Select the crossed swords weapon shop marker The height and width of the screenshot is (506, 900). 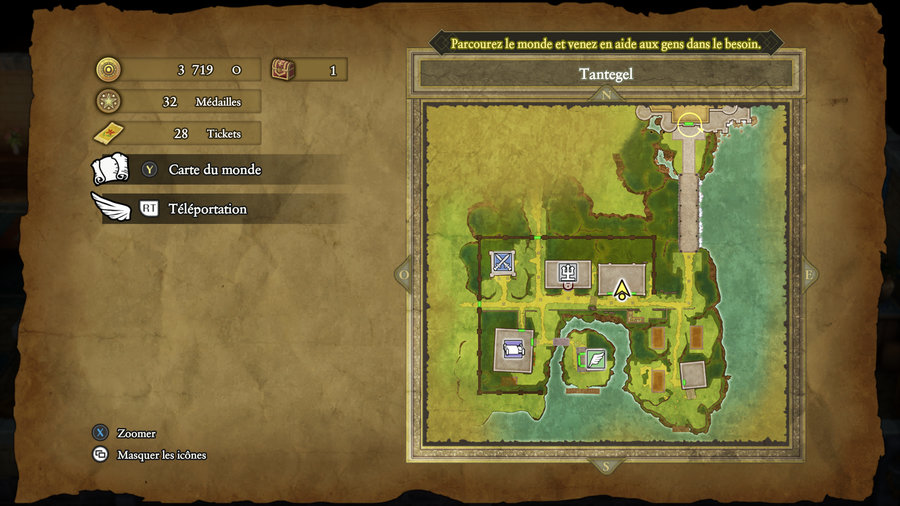click(502, 263)
